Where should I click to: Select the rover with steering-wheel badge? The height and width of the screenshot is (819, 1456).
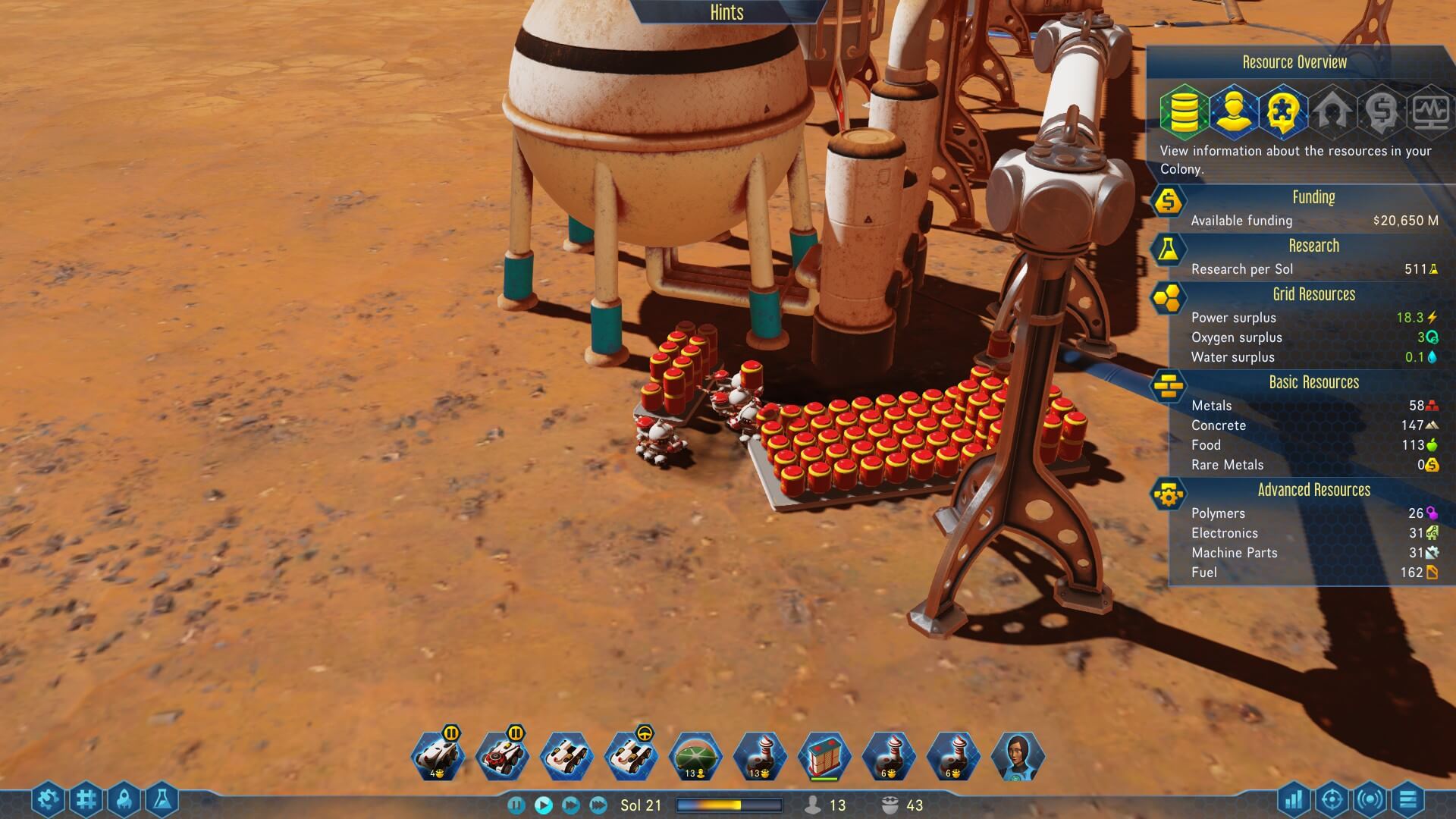(x=631, y=755)
